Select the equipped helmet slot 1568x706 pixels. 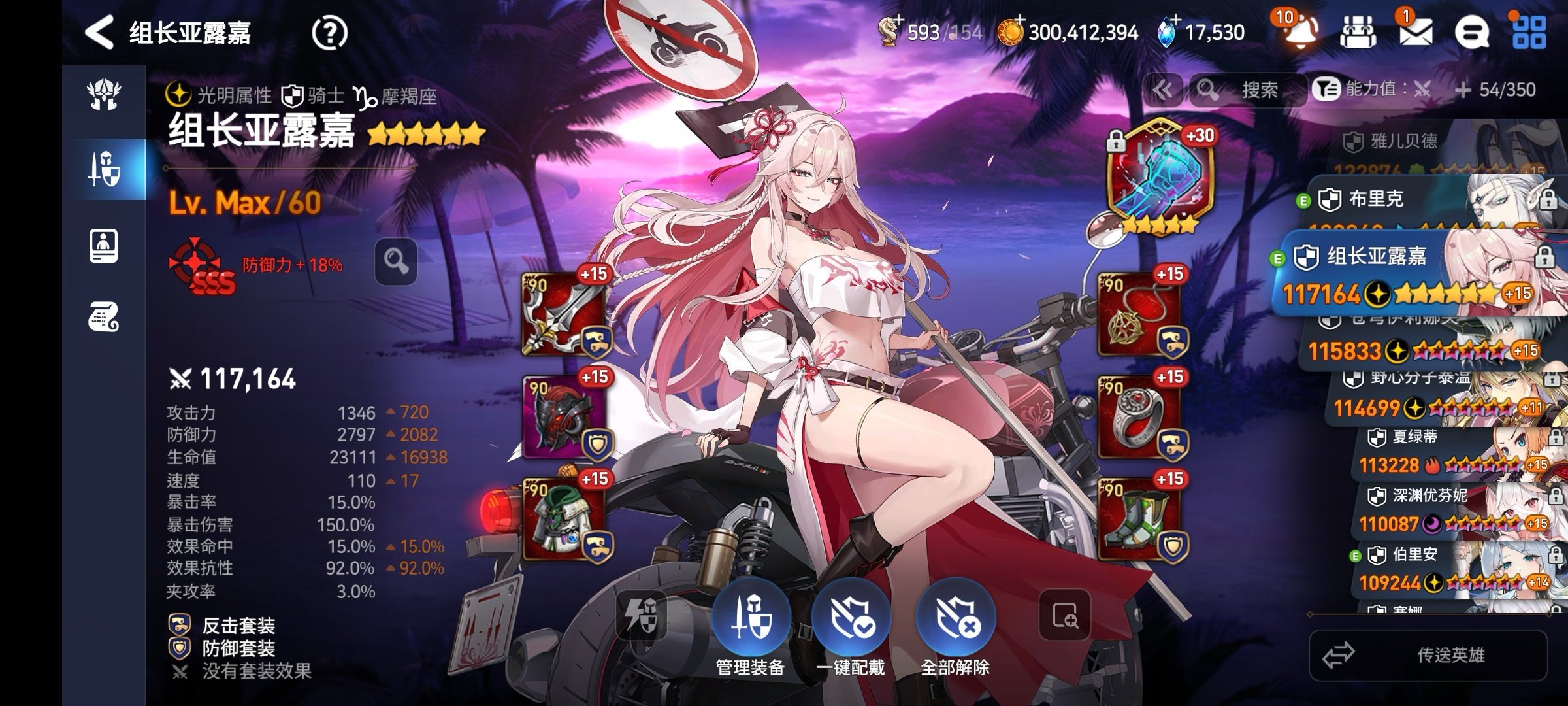[x=564, y=416]
